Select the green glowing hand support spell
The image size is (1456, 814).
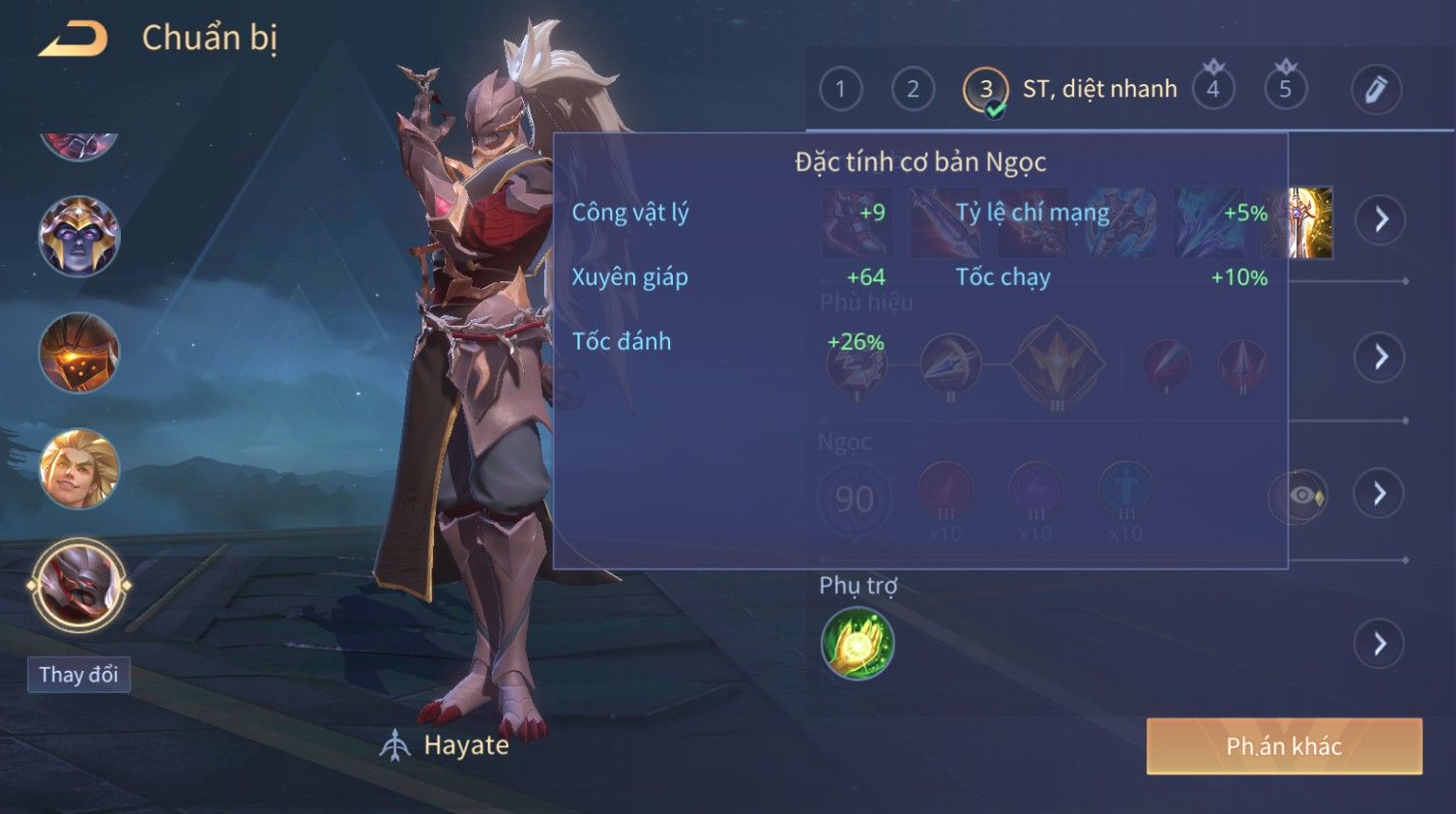coord(858,644)
